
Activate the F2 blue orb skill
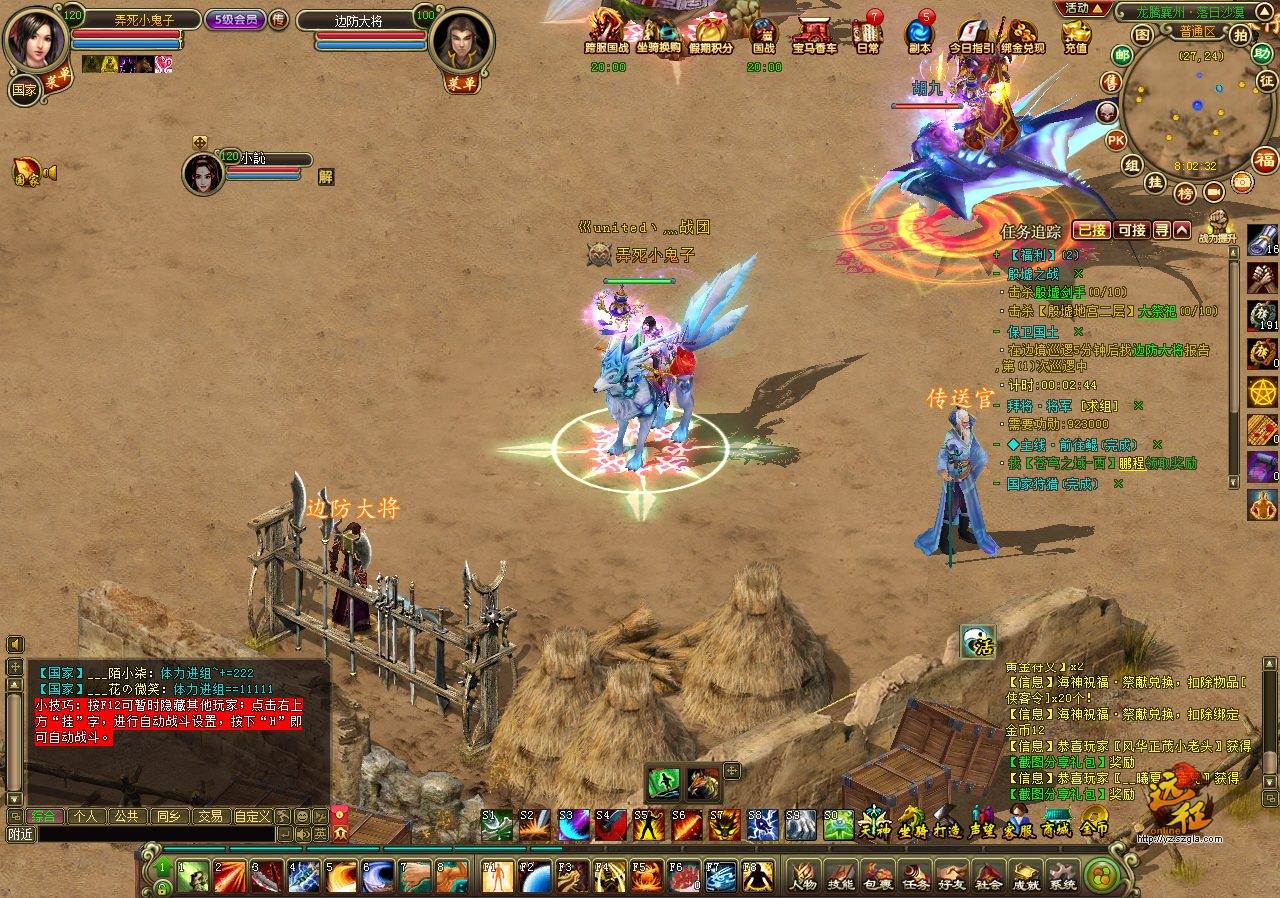tap(534, 876)
